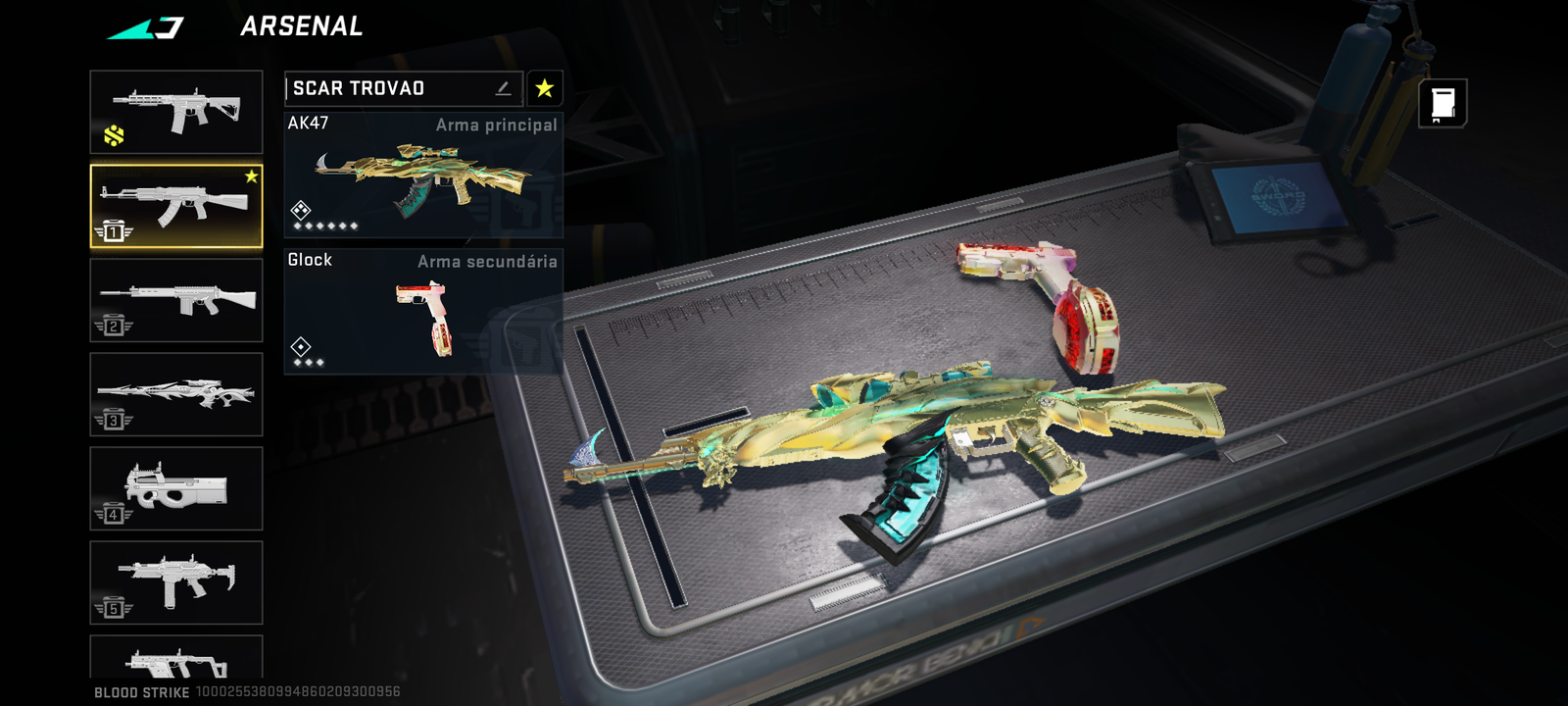
Task: Pick loadout slot 3 with sniper rifle
Action: (176, 394)
